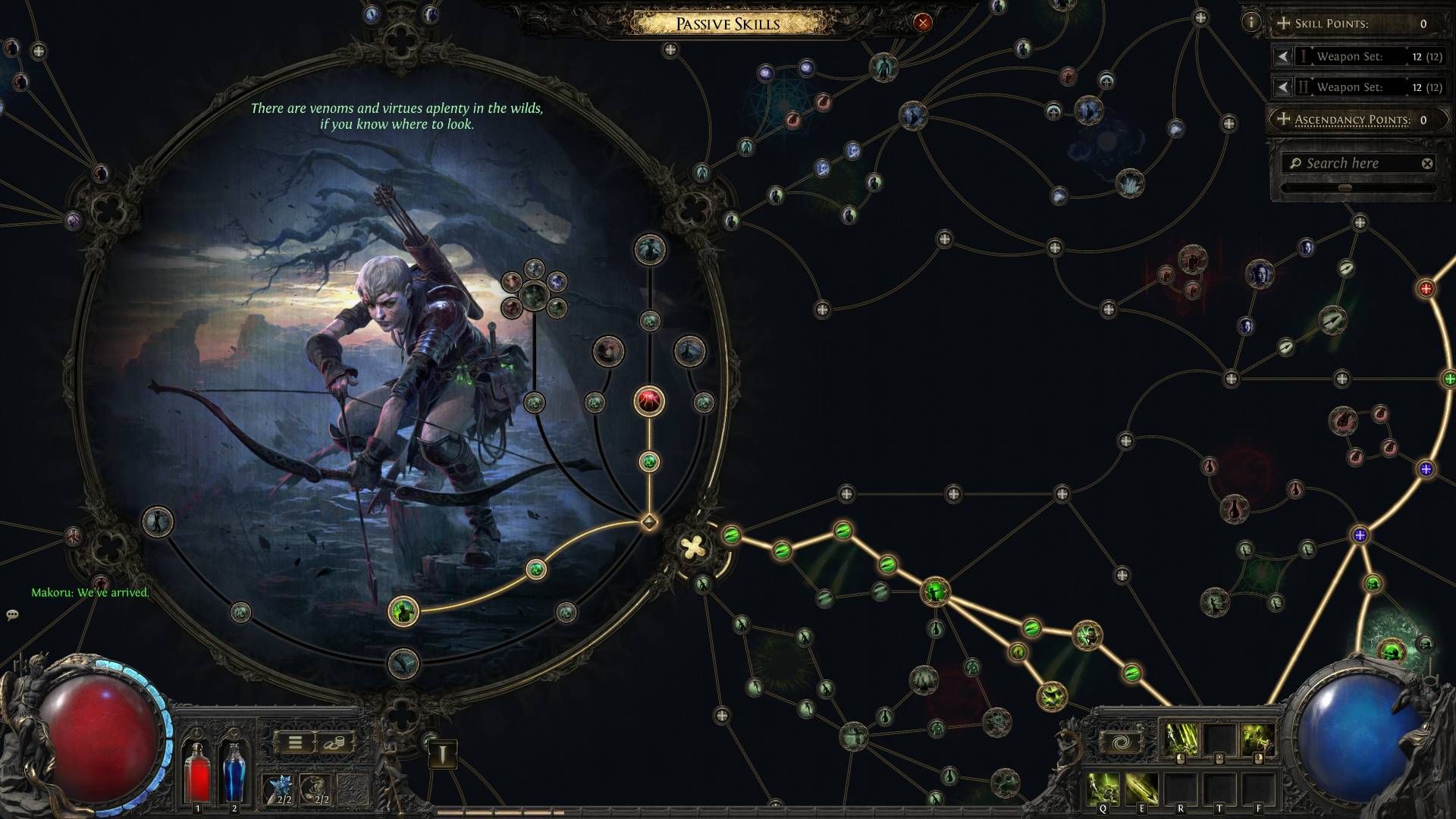The width and height of the screenshot is (1456, 819).
Task: Open the passive tree info button
Action: 1251,22
